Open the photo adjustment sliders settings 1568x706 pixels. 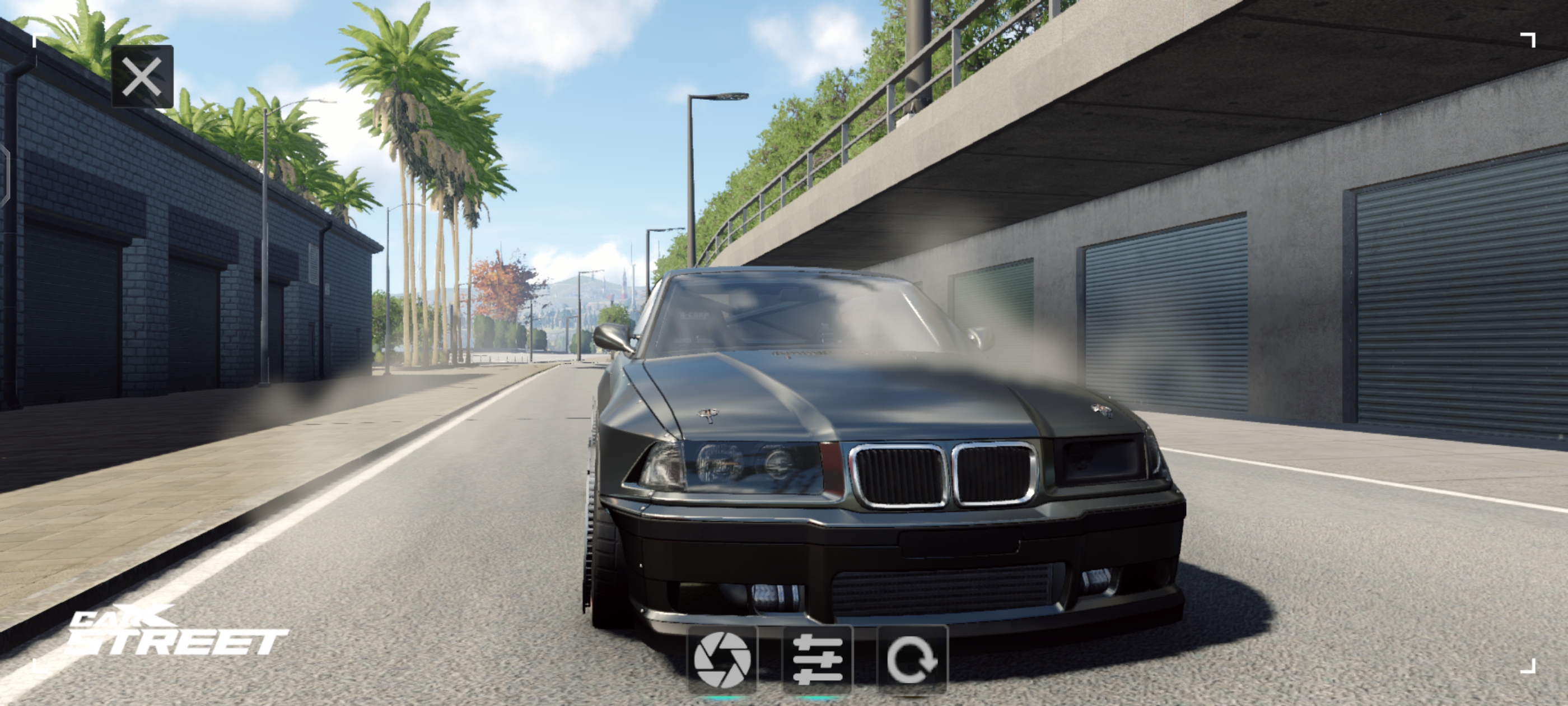pos(818,659)
